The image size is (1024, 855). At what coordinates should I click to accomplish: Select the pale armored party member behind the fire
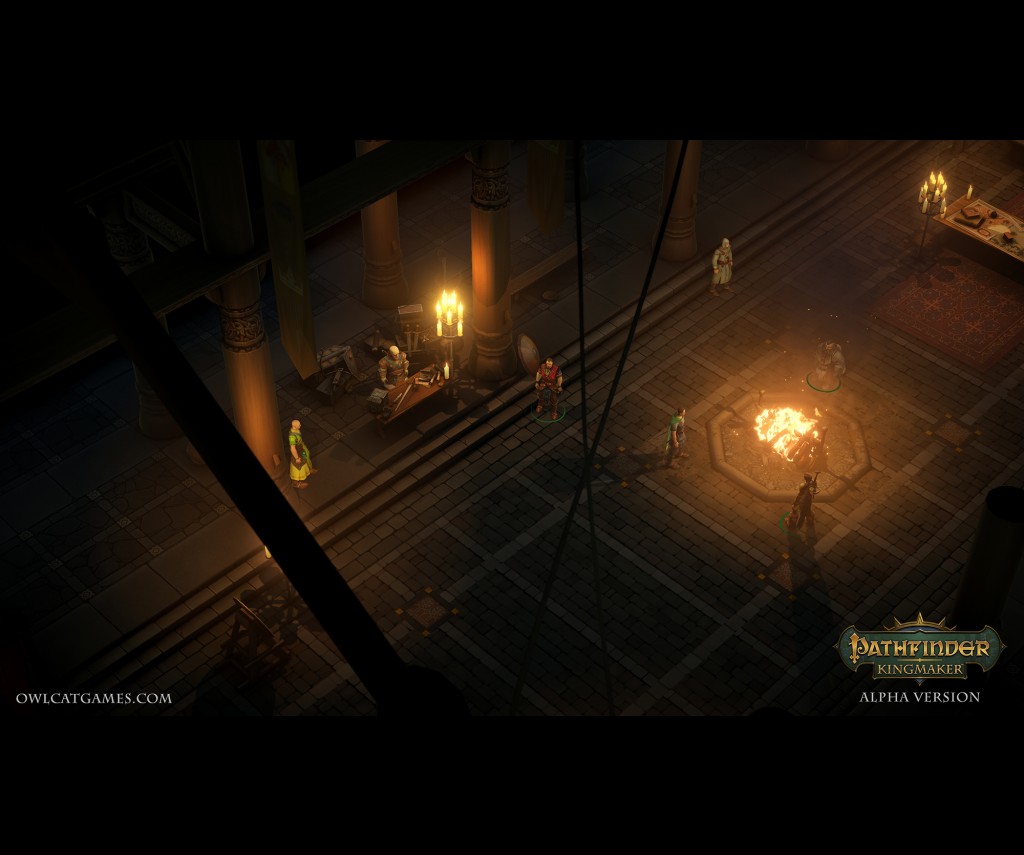click(828, 364)
